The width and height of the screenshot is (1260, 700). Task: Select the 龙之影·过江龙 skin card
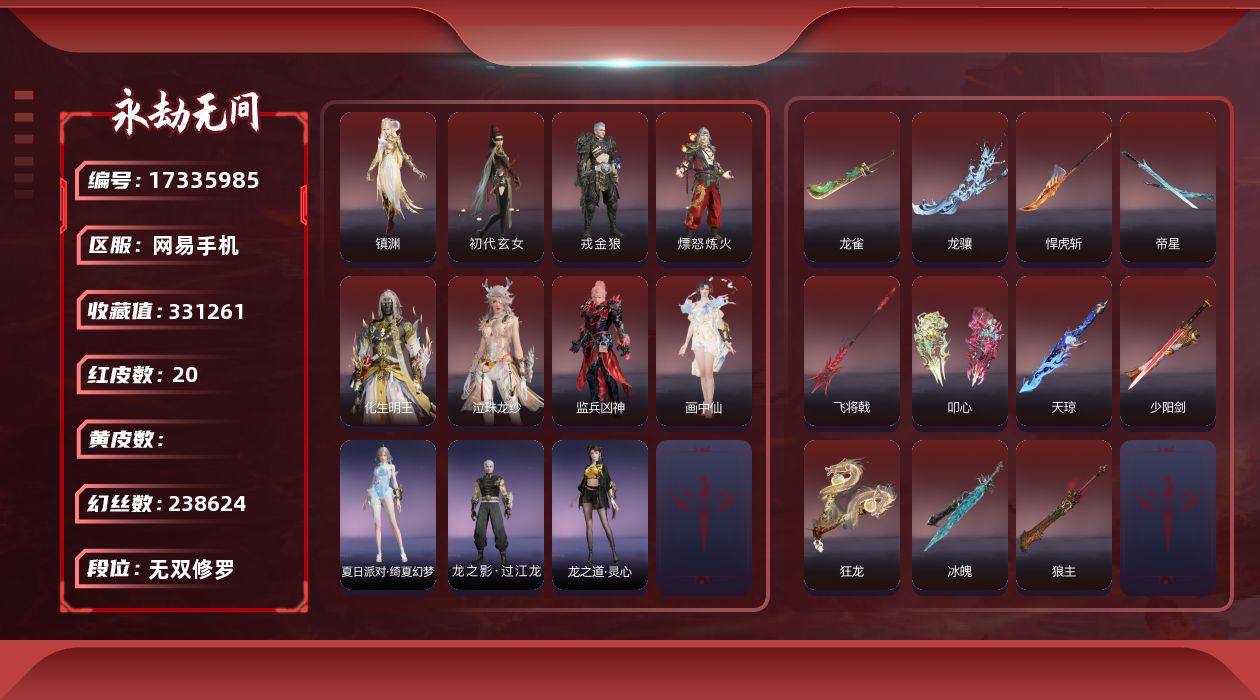pos(496,514)
